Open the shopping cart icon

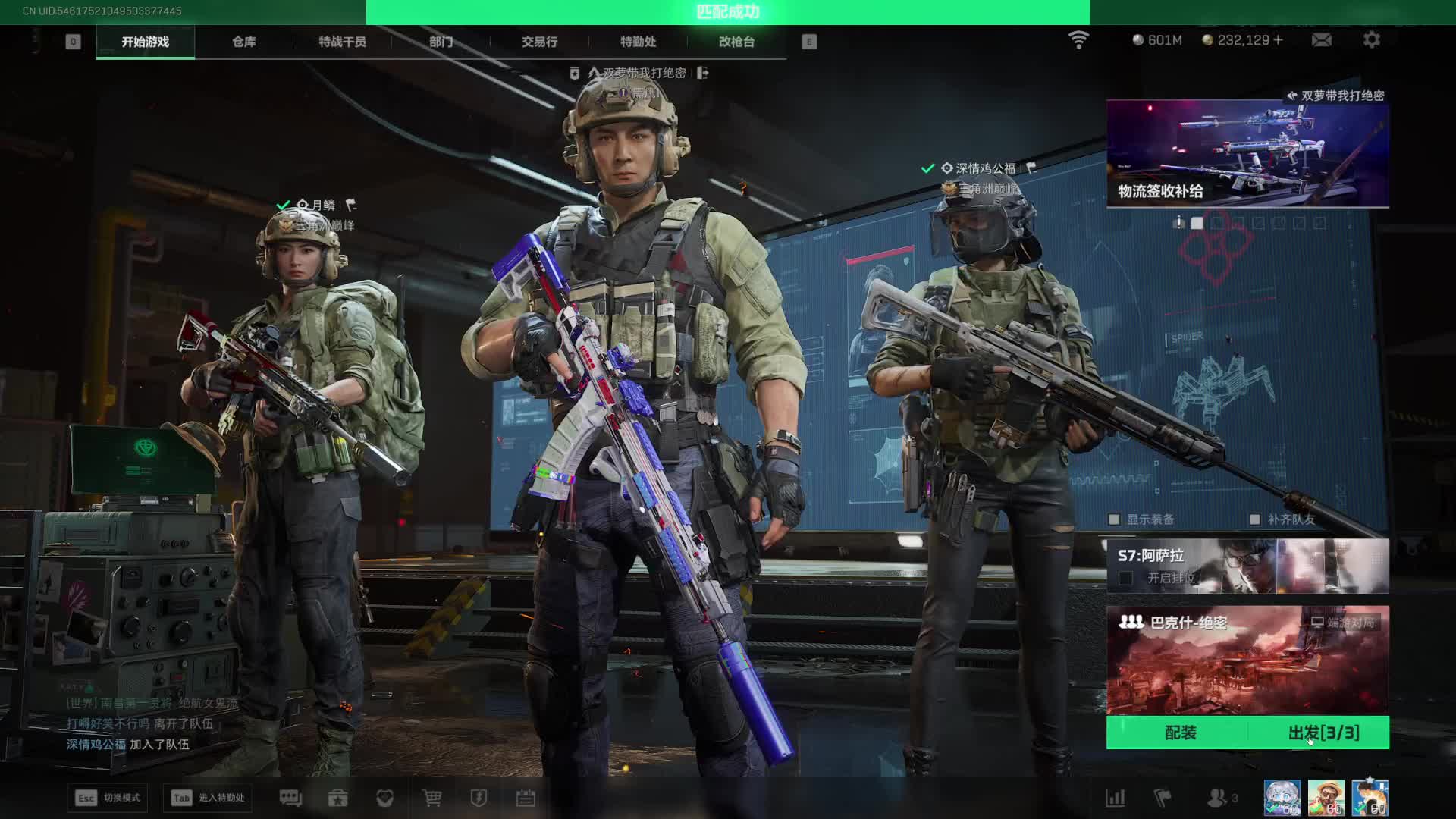pos(431,798)
